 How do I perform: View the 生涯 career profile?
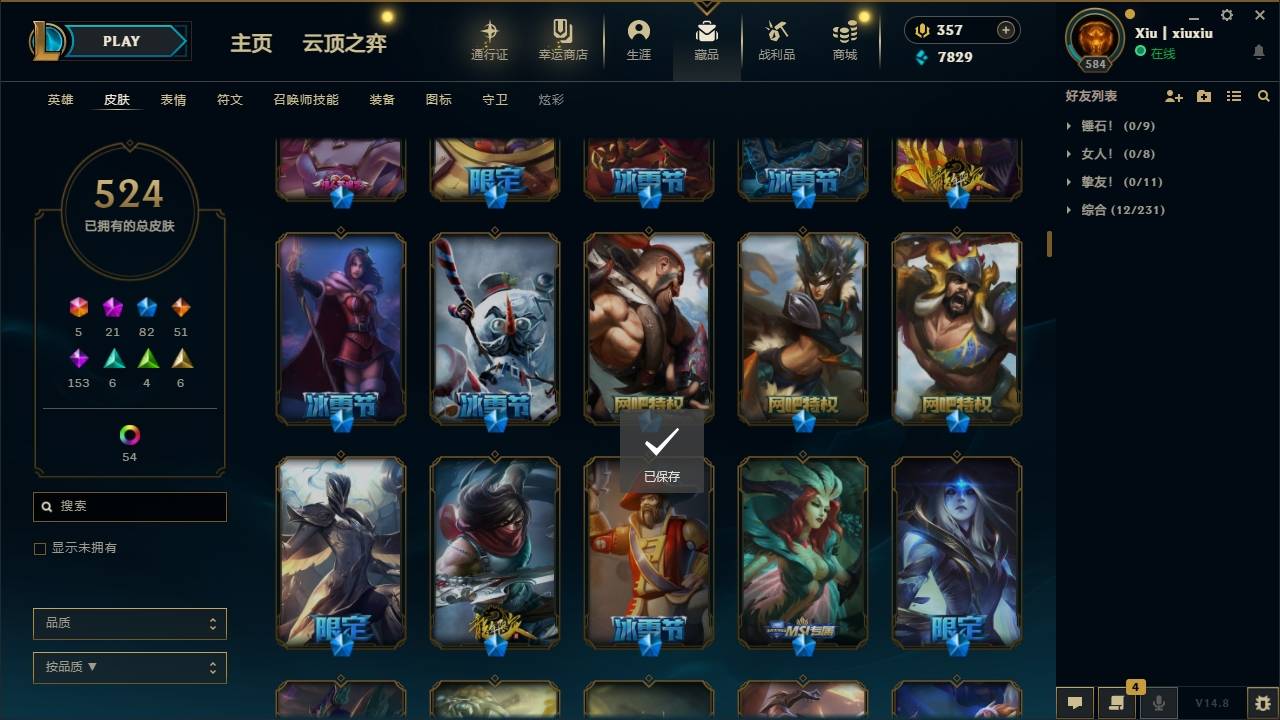639,40
